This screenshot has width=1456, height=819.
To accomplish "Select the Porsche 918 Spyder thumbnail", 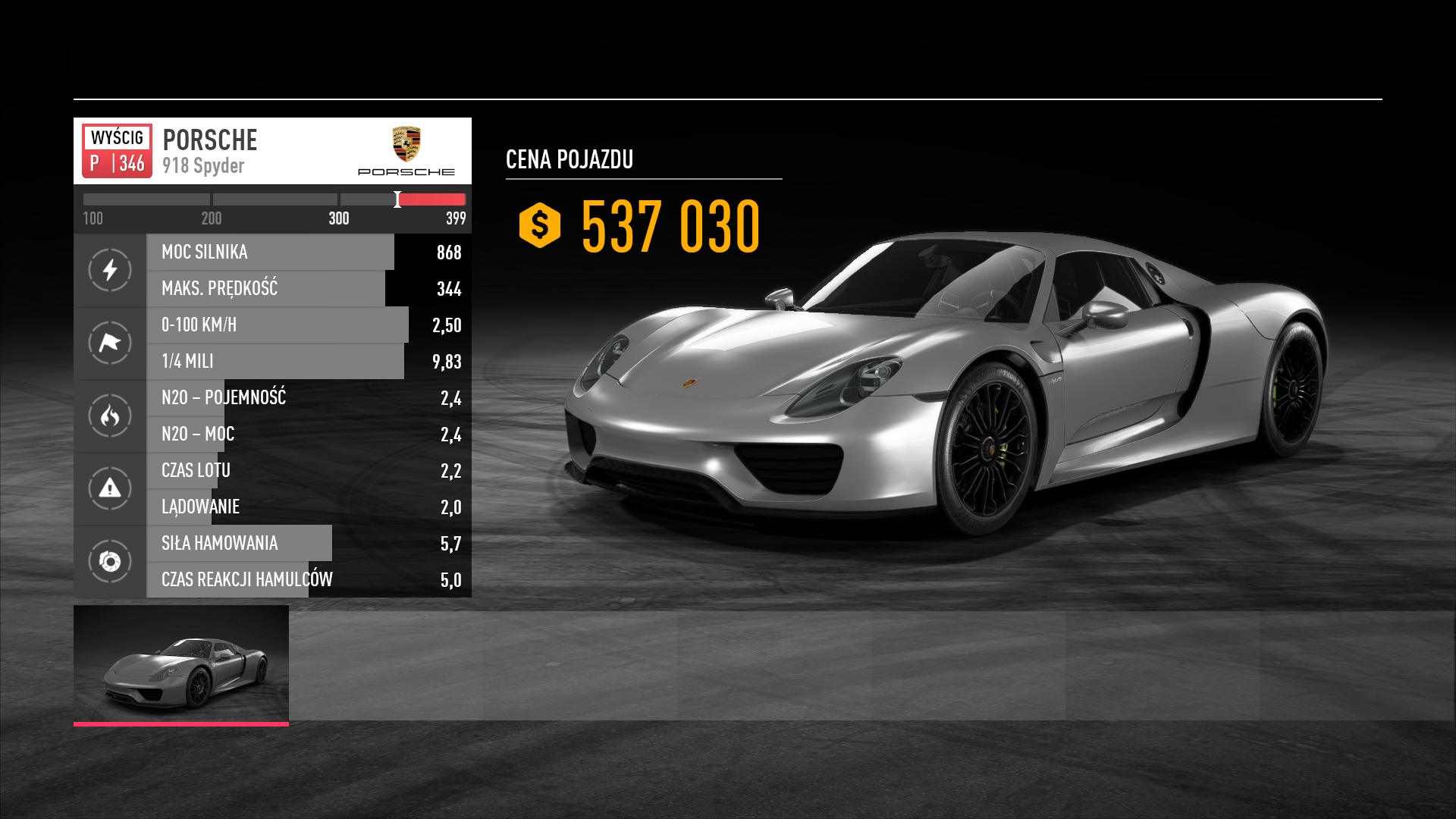I will [181, 664].
